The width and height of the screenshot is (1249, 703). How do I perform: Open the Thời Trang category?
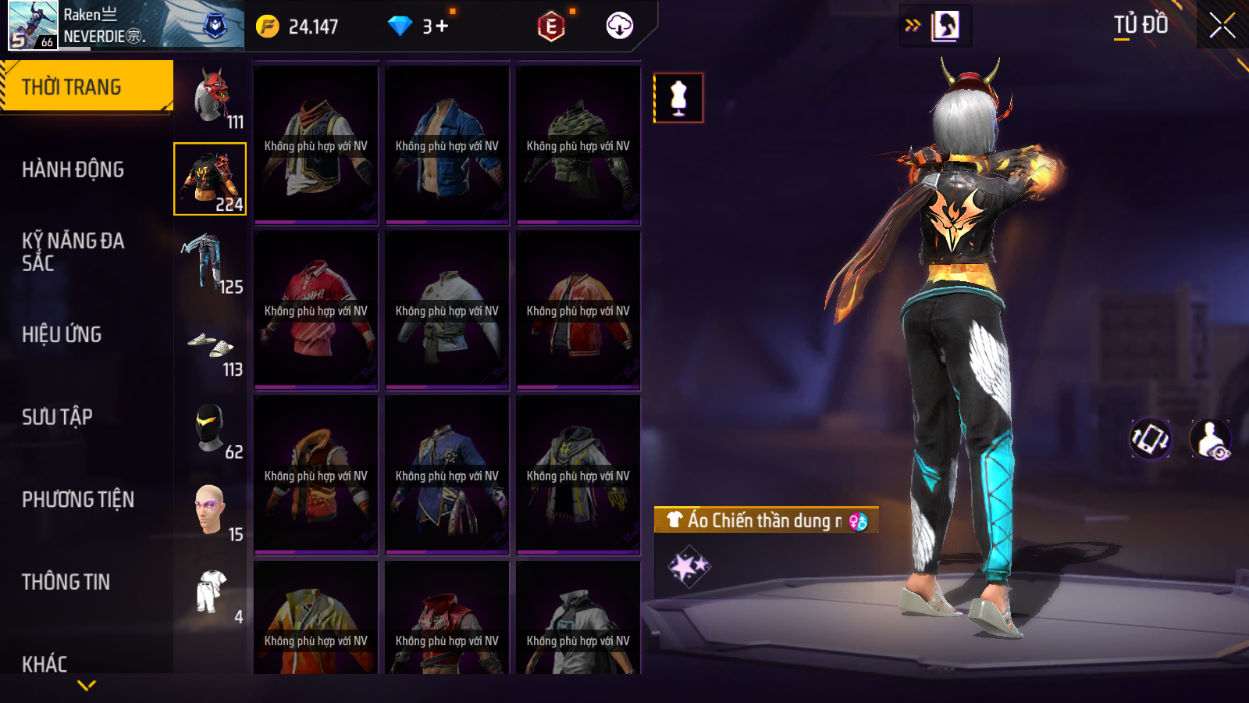87,87
